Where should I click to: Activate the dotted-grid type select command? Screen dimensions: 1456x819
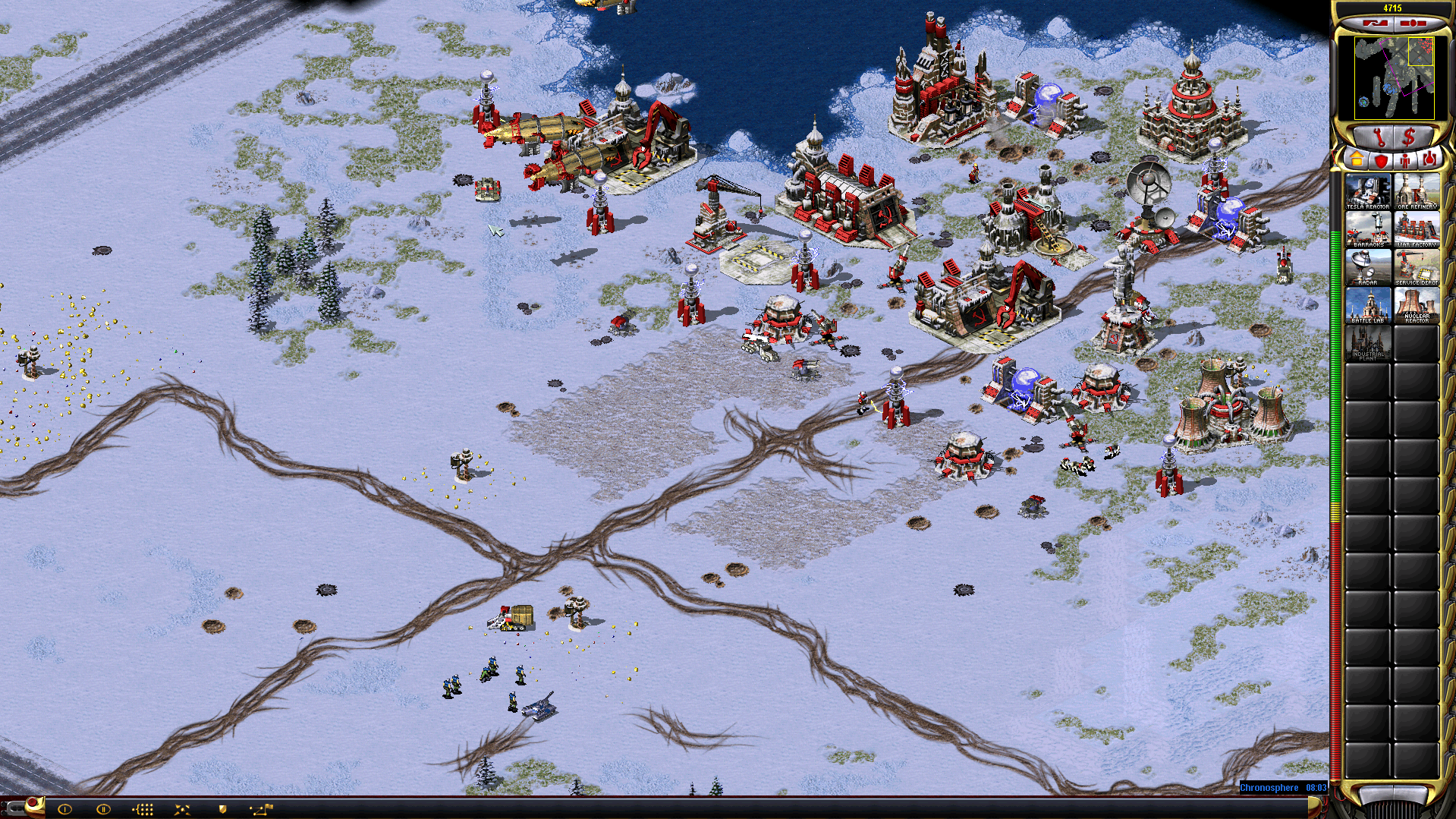click(x=143, y=809)
